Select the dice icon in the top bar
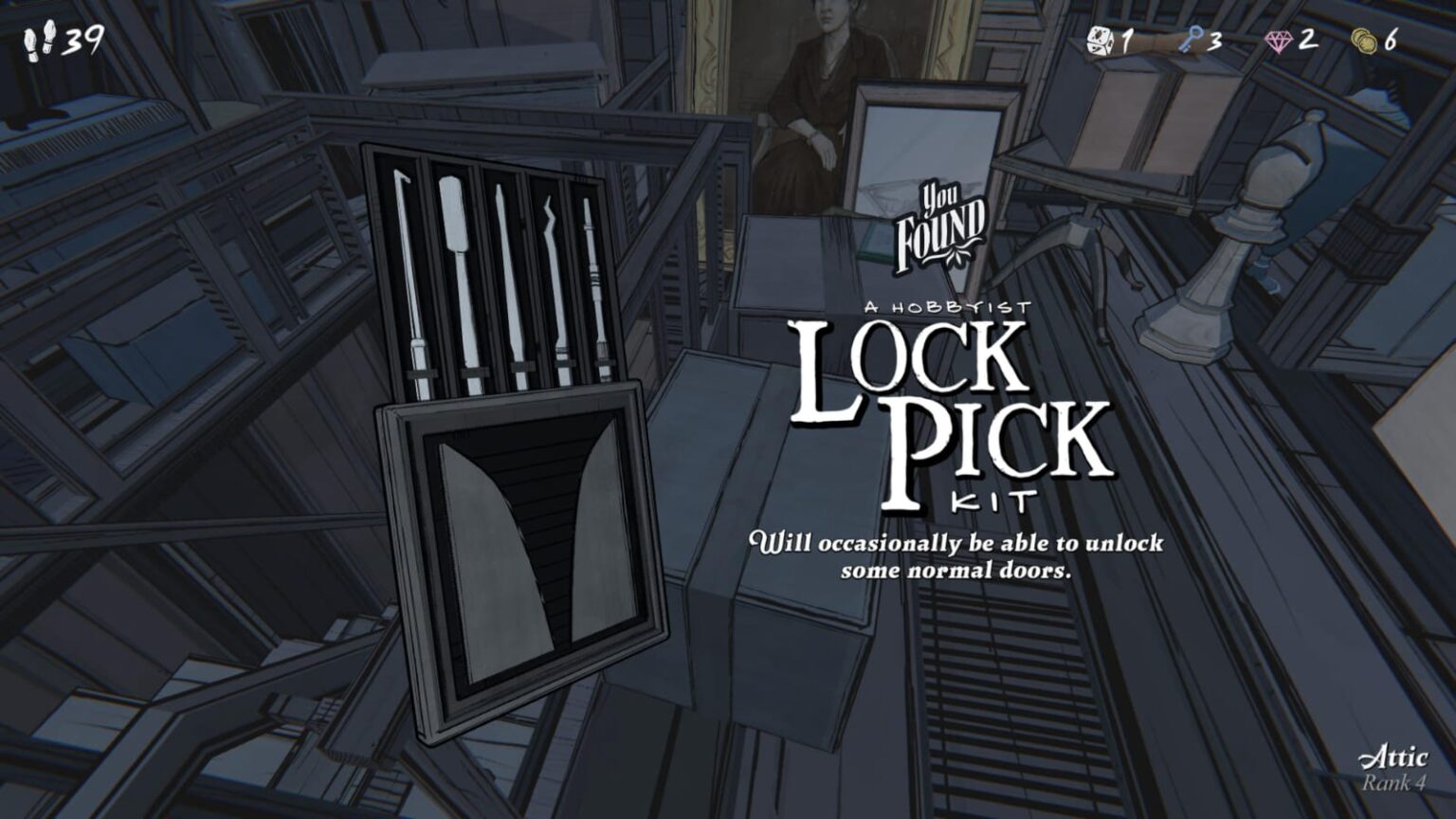Viewport: 1456px width, 819px height. tap(1098, 39)
